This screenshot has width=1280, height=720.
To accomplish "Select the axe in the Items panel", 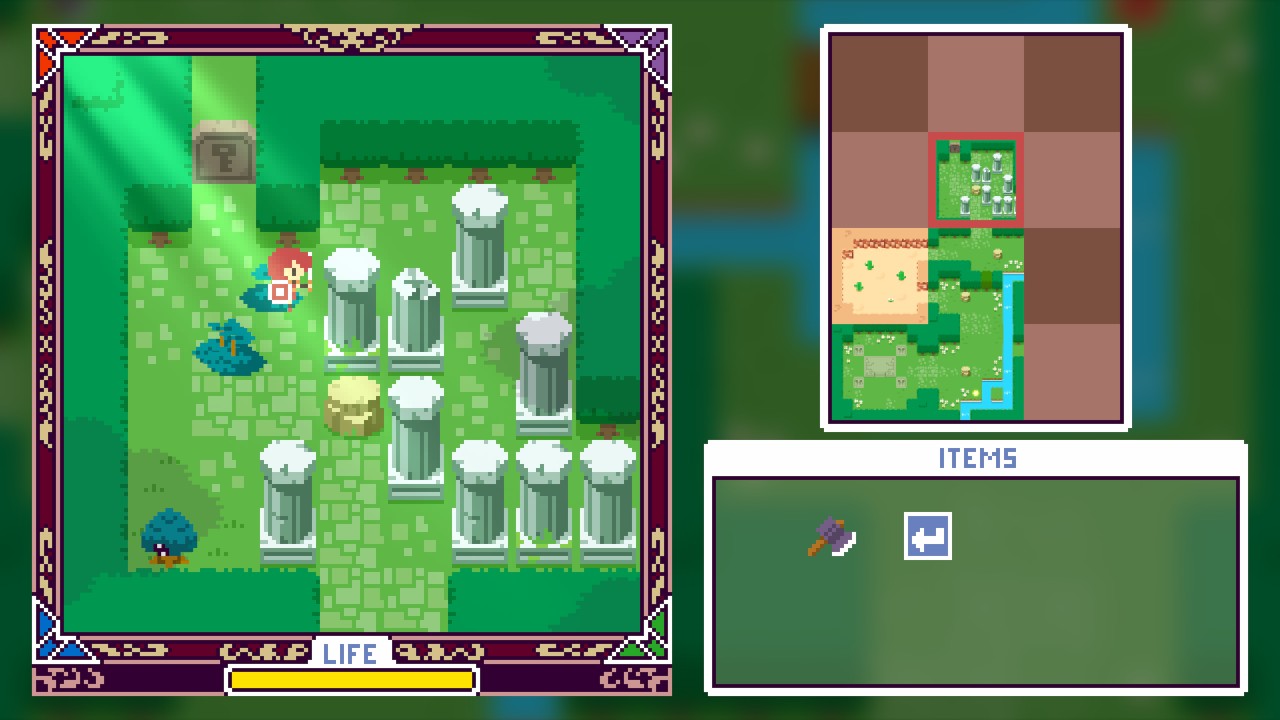I will (x=833, y=540).
